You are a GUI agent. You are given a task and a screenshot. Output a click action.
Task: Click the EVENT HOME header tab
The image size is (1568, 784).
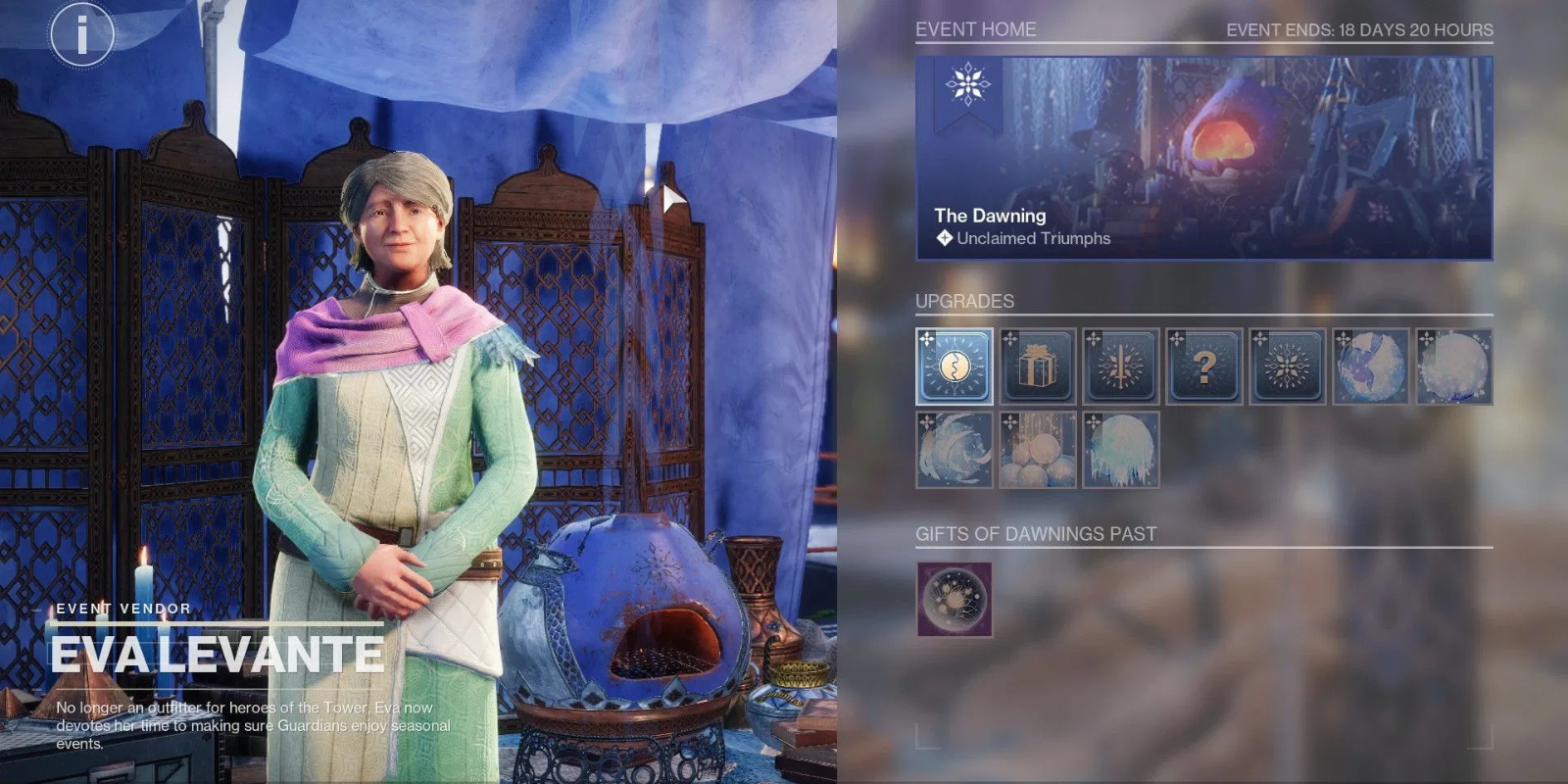(976, 30)
